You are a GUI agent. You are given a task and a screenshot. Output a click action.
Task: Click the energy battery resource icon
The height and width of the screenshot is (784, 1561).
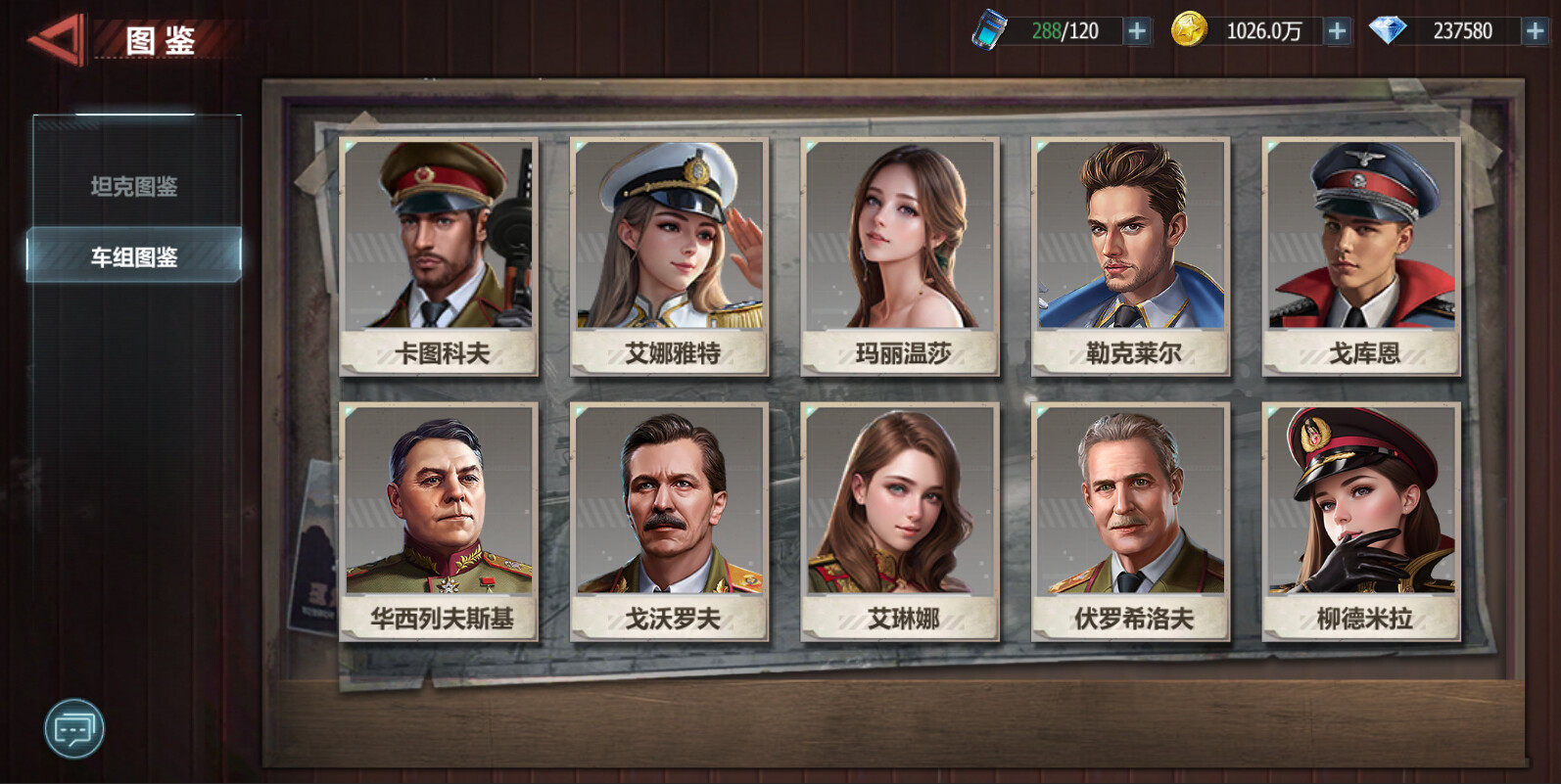pyautogui.click(x=991, y=30)
